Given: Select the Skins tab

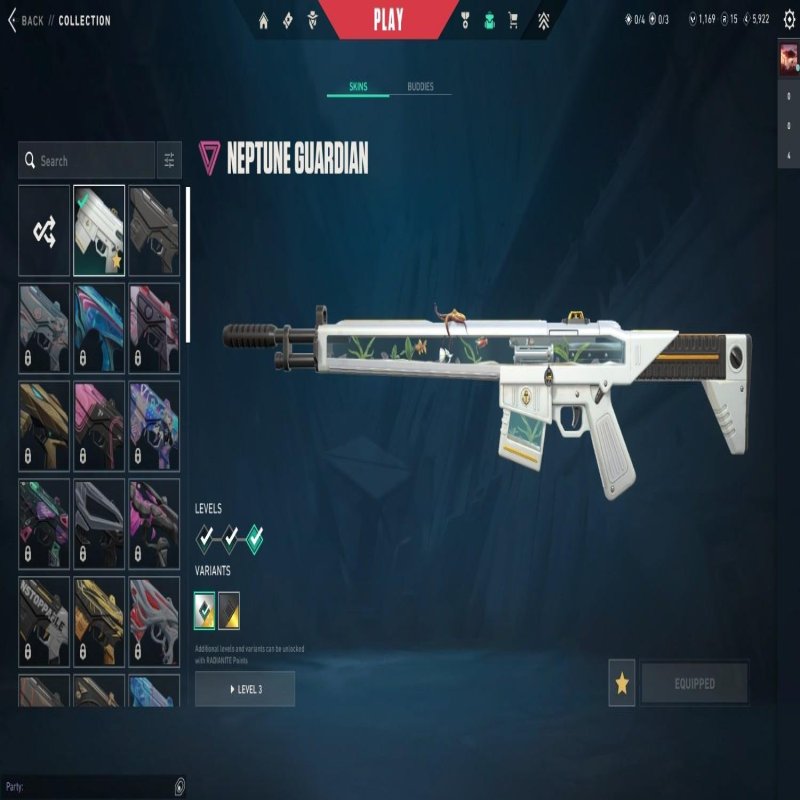Looking at the screenshot, I should [357, 87].
